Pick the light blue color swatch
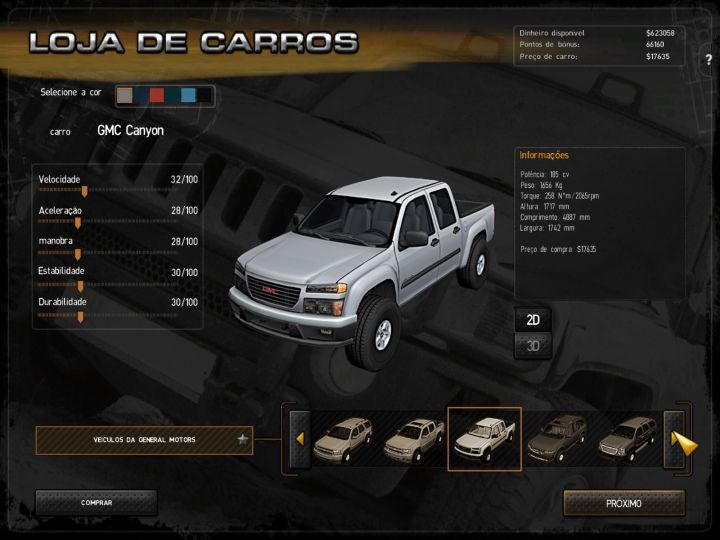 pos(188,95)
